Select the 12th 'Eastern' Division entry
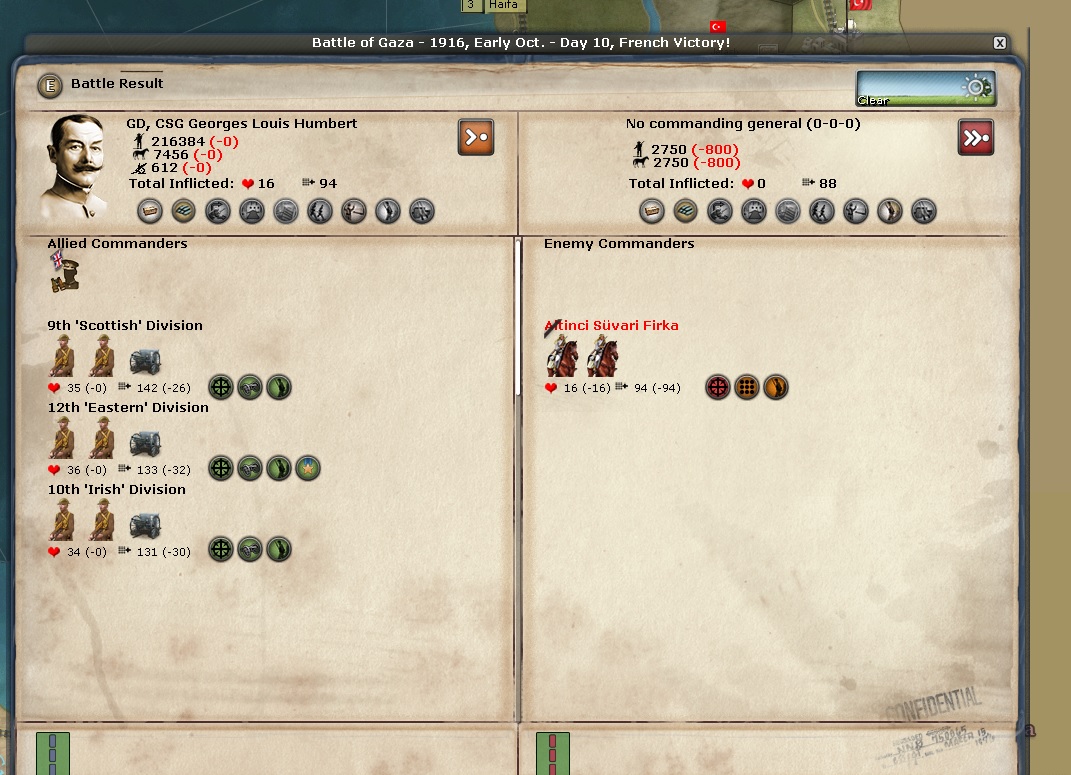Viewport: 1071px width, 775px height. [128, 408]
